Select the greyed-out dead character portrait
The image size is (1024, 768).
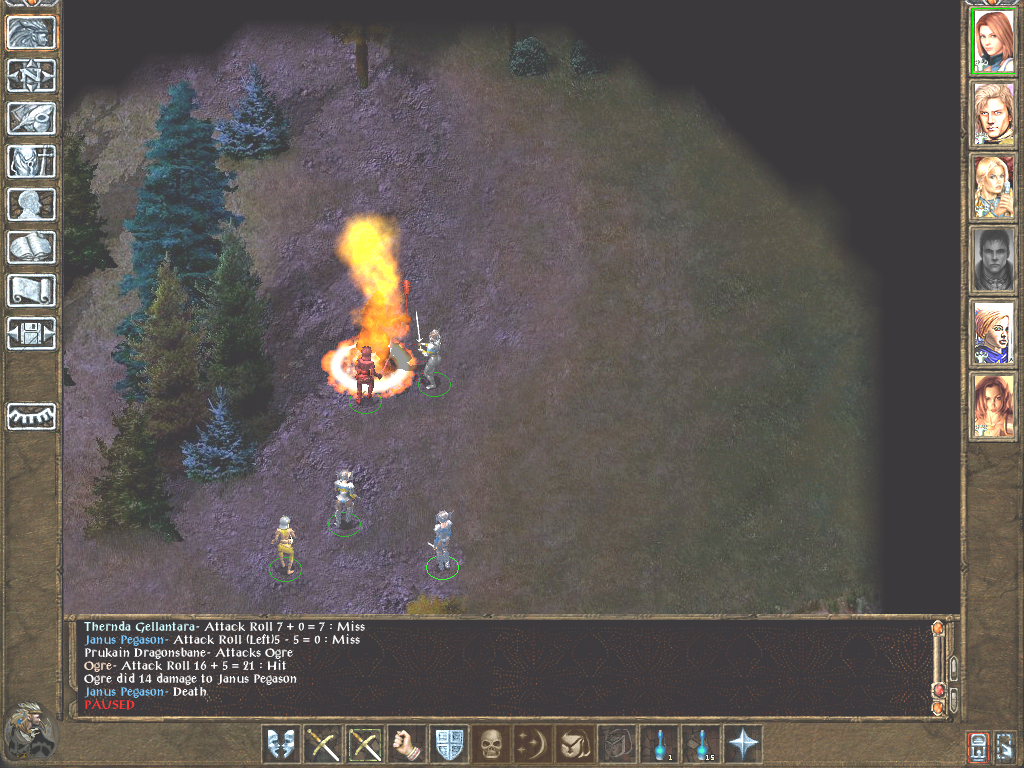point(993,259)
